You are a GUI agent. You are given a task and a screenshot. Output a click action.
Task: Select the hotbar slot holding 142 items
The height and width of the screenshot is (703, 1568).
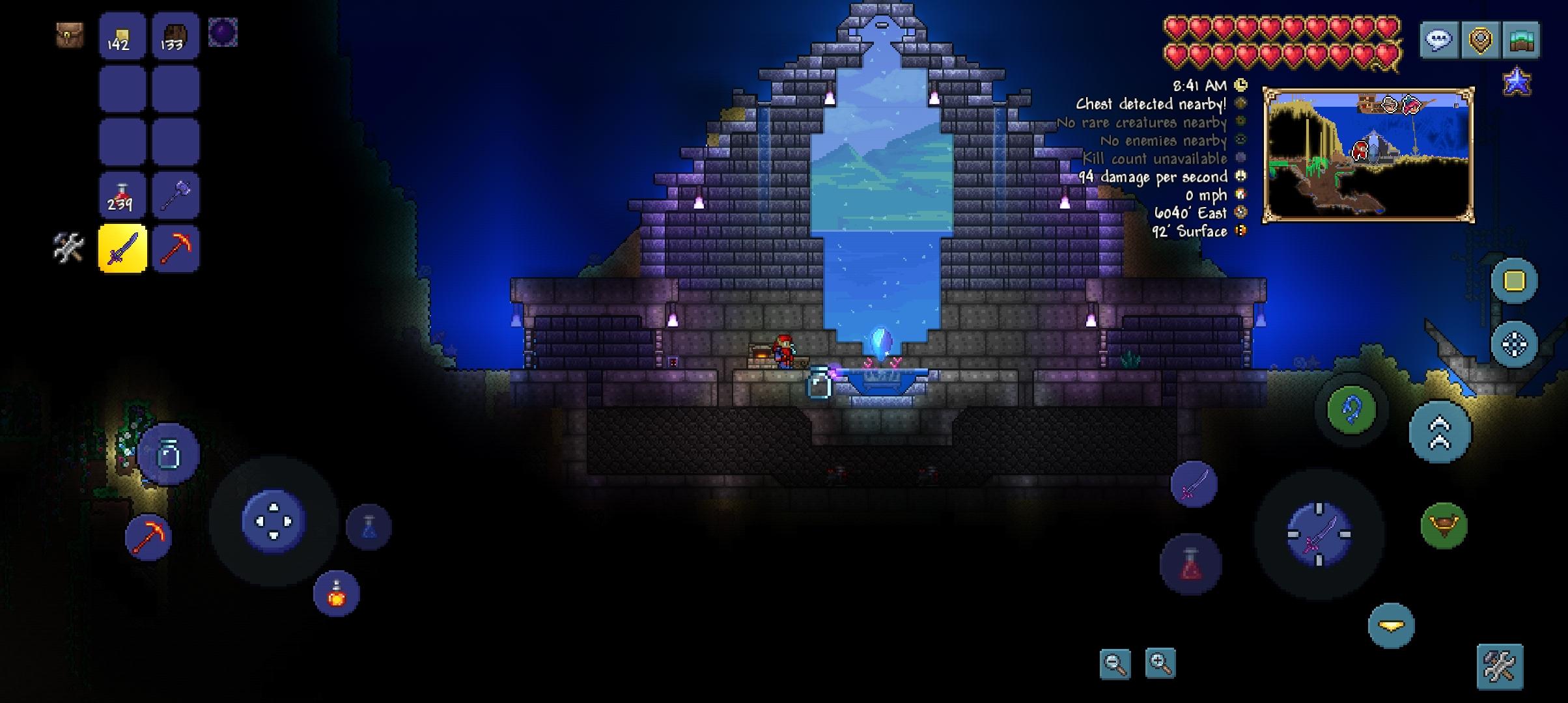tap(122, 36)
